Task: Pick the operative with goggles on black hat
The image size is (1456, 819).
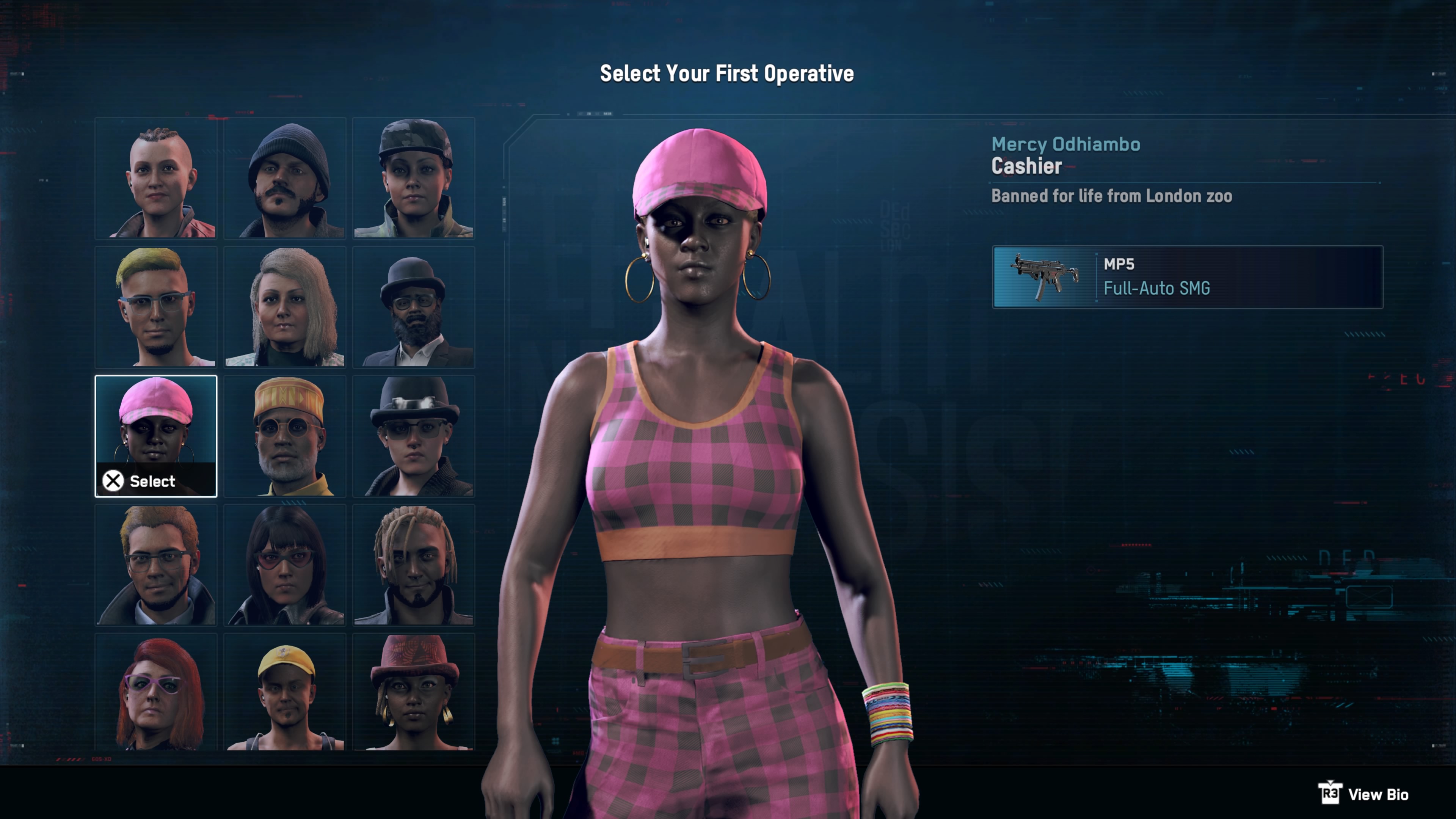Action: (x=414, y=436)
